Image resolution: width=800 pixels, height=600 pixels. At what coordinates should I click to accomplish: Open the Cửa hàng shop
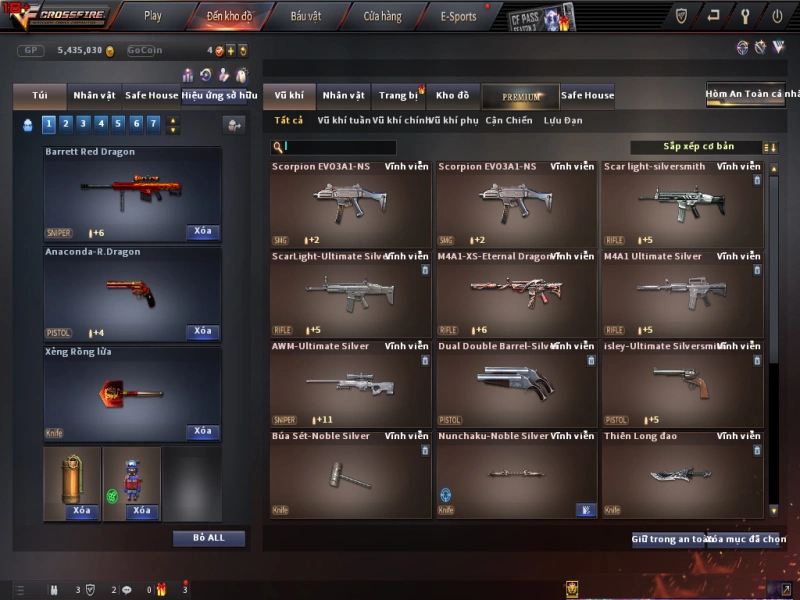[x=382, y=16]
